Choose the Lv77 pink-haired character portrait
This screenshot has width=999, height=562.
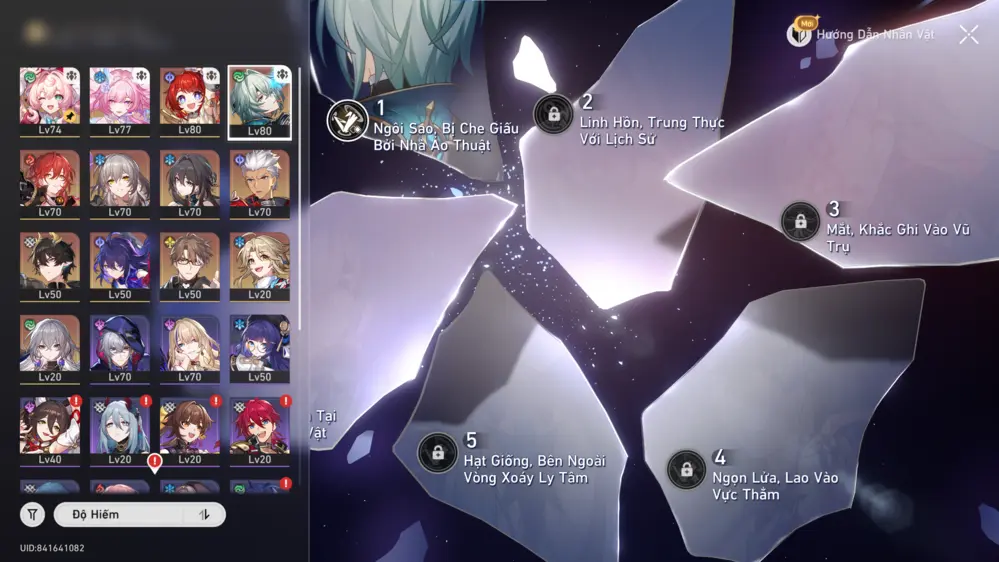120,100
